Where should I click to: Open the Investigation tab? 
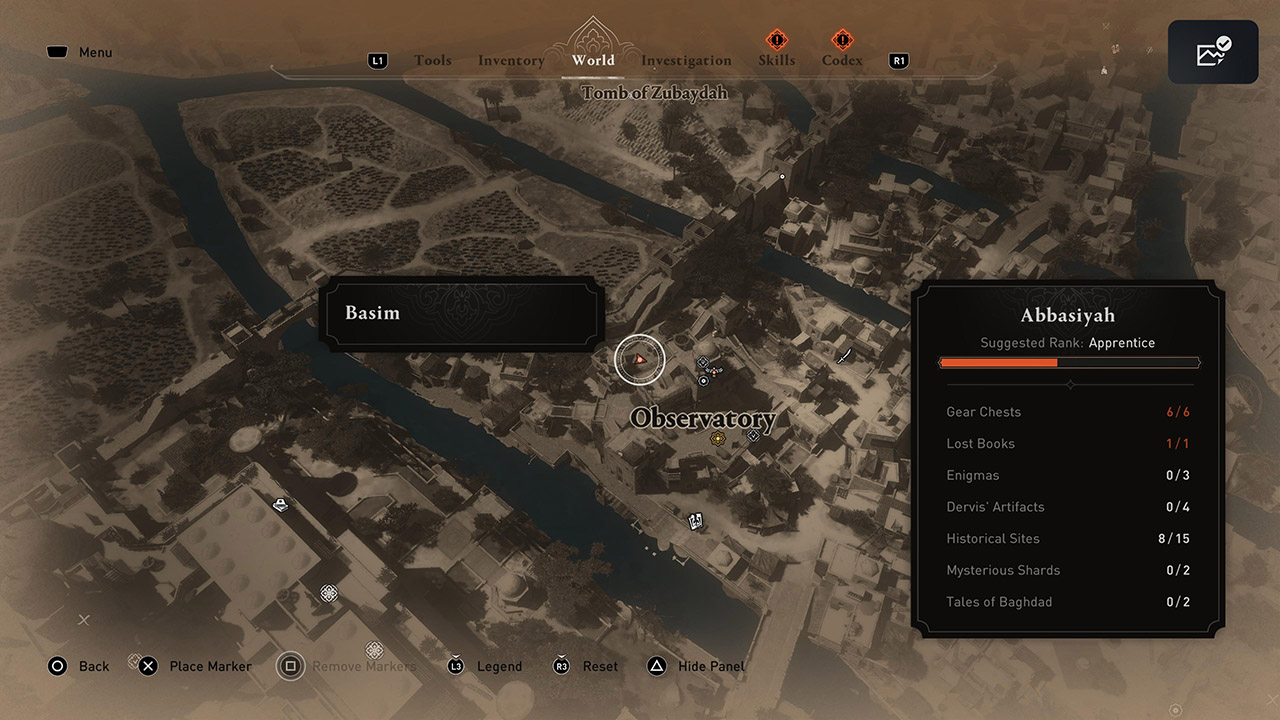(x=686, y=60)
